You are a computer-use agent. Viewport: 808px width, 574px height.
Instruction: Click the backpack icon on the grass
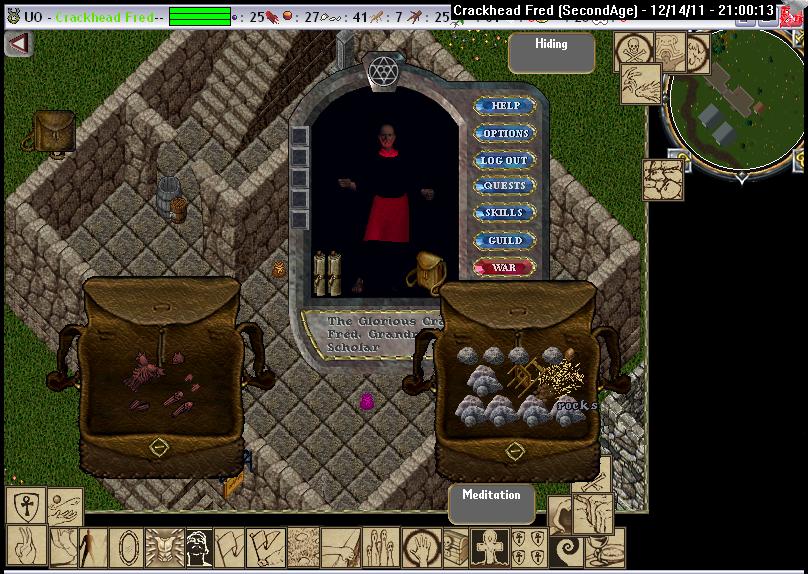[52, 133]
